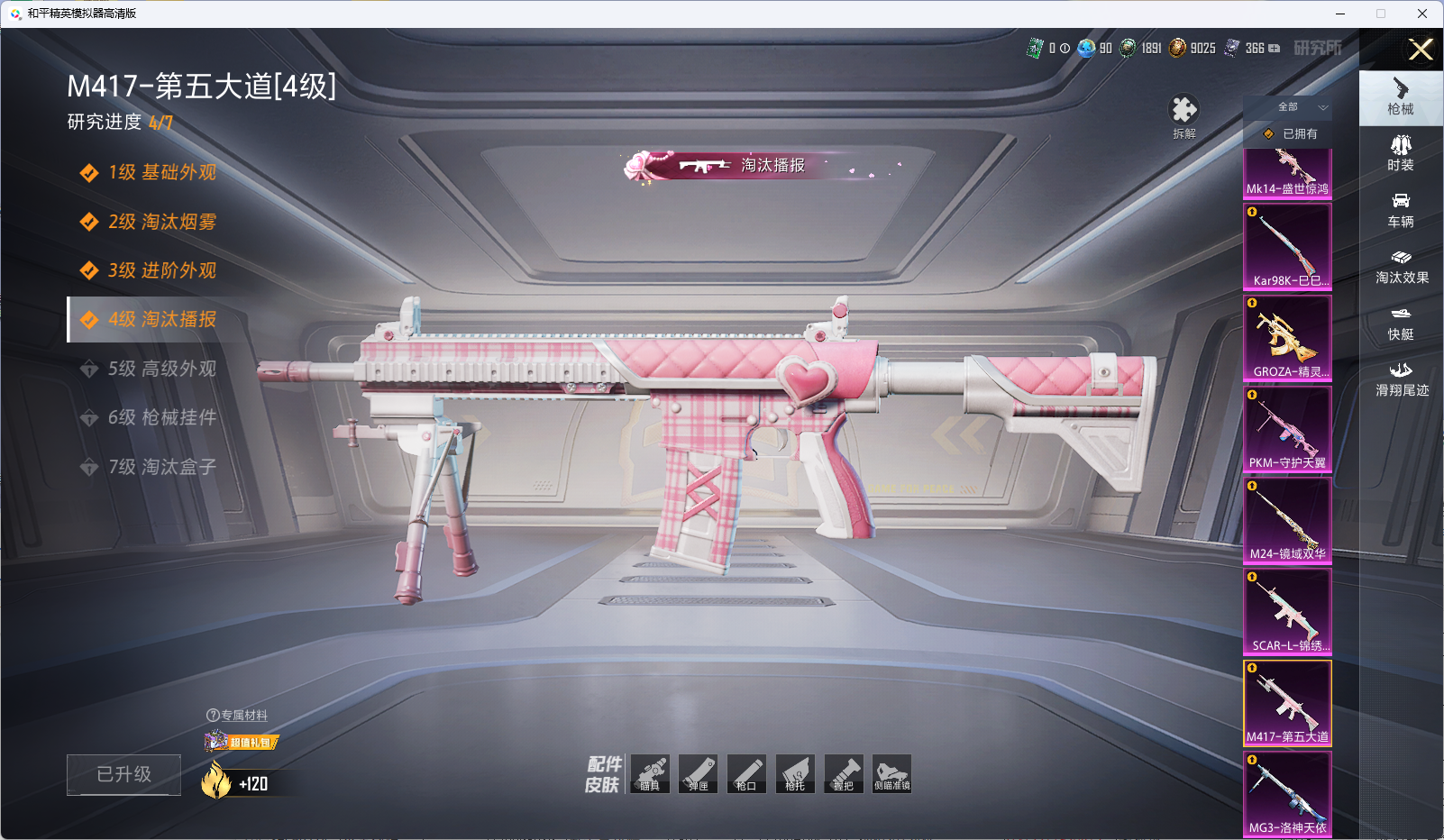The image size is (1444, 840).
Task: Select 5级 高级外观 locked level
Action: (161, 369)
